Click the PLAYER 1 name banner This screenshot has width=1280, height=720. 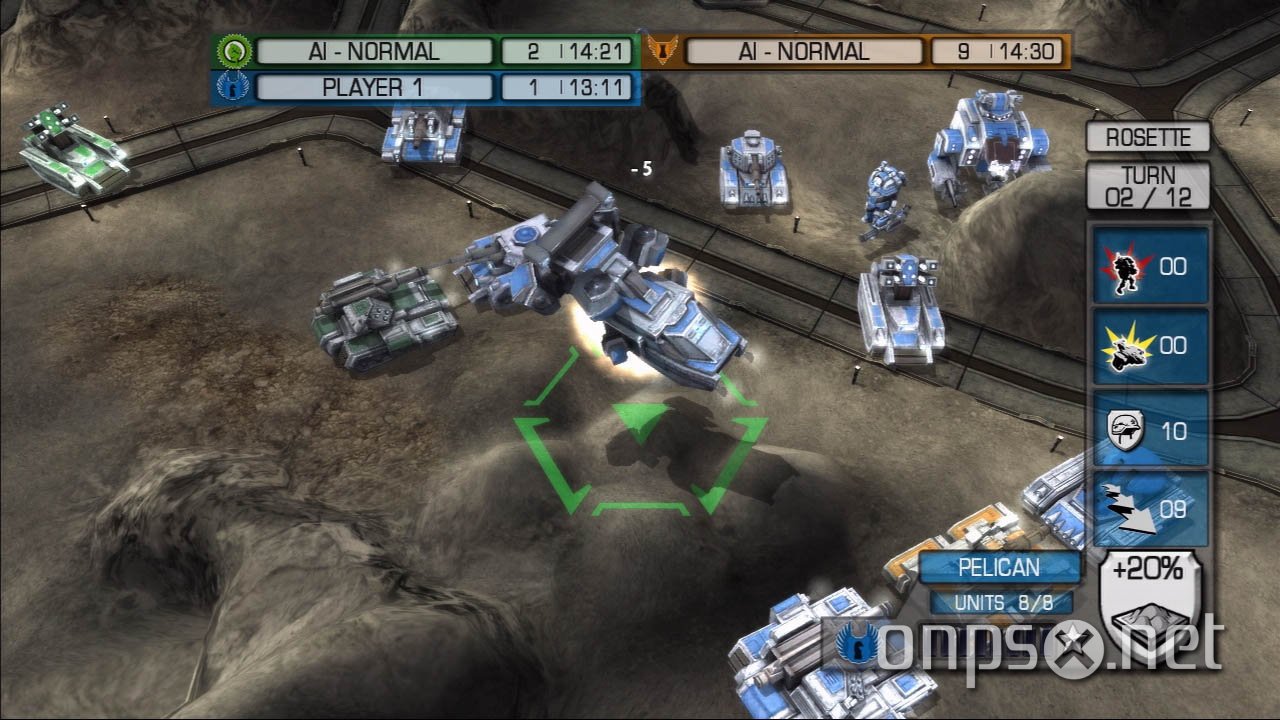(x=373, y=88)
